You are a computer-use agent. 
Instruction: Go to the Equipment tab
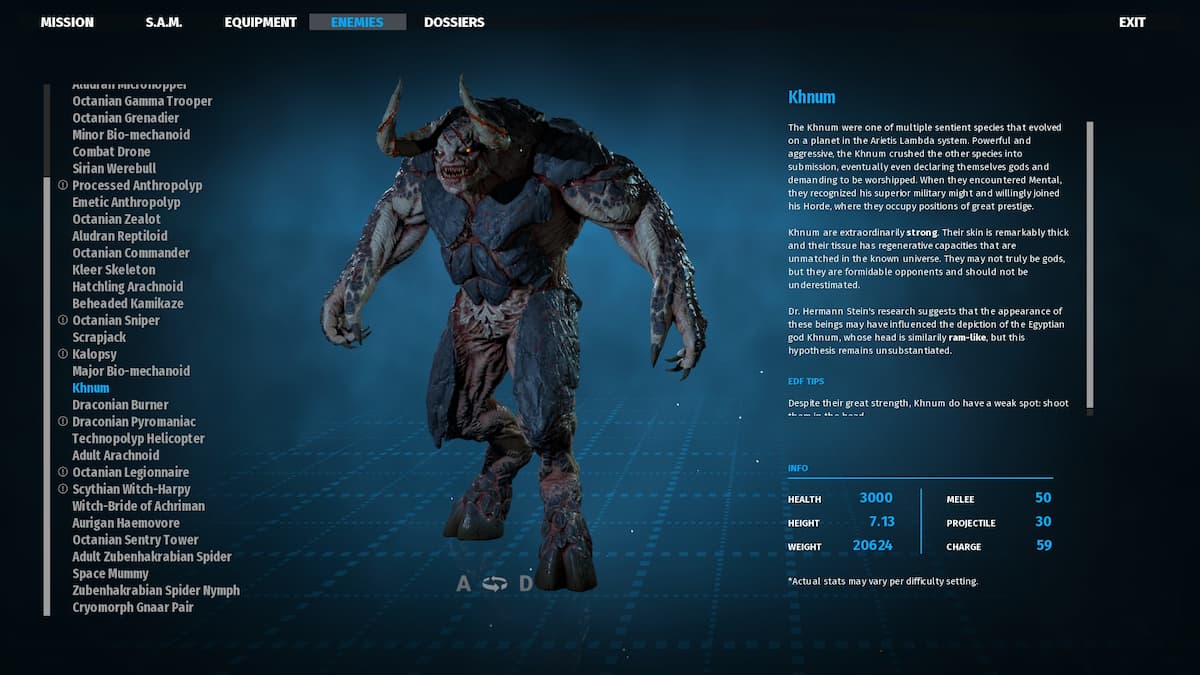click(x=260, y=22)
